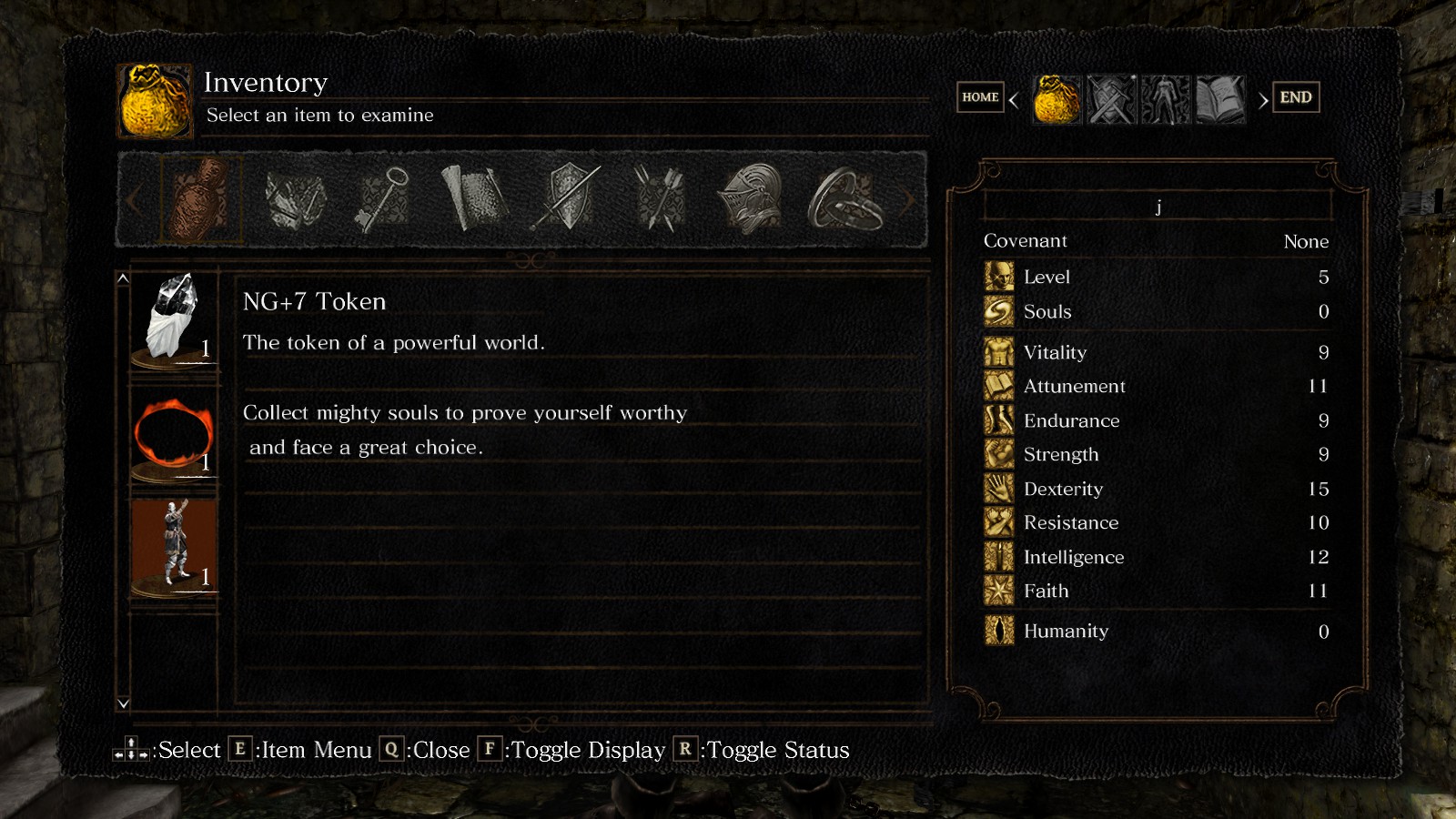1456x819 pixels.
Task: Open the upgrade materials shard category
Action: (x=295, y=199)
